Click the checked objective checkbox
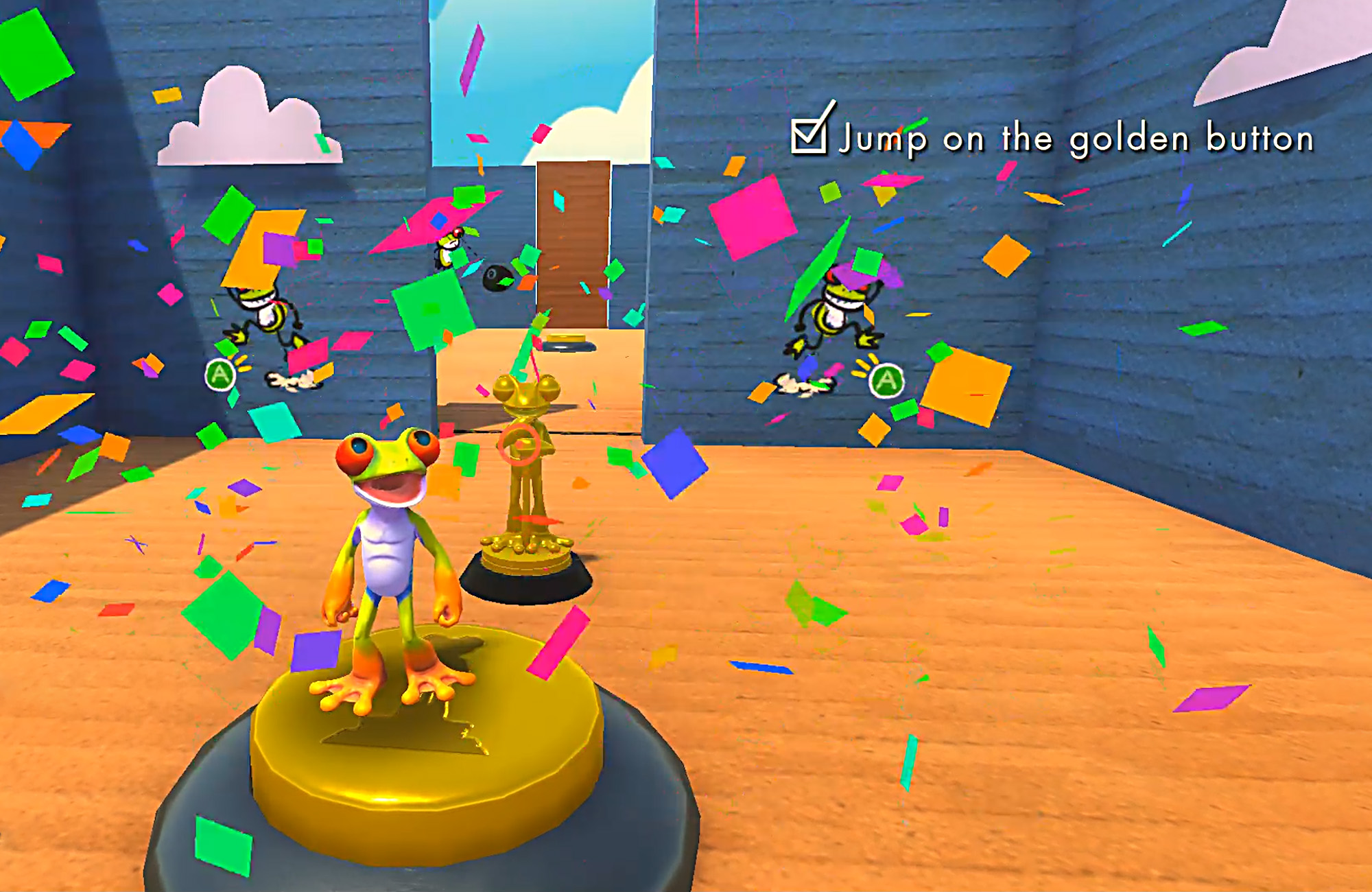The width and height of the screenshot is (1372, 892). click(x=809, y=134)
